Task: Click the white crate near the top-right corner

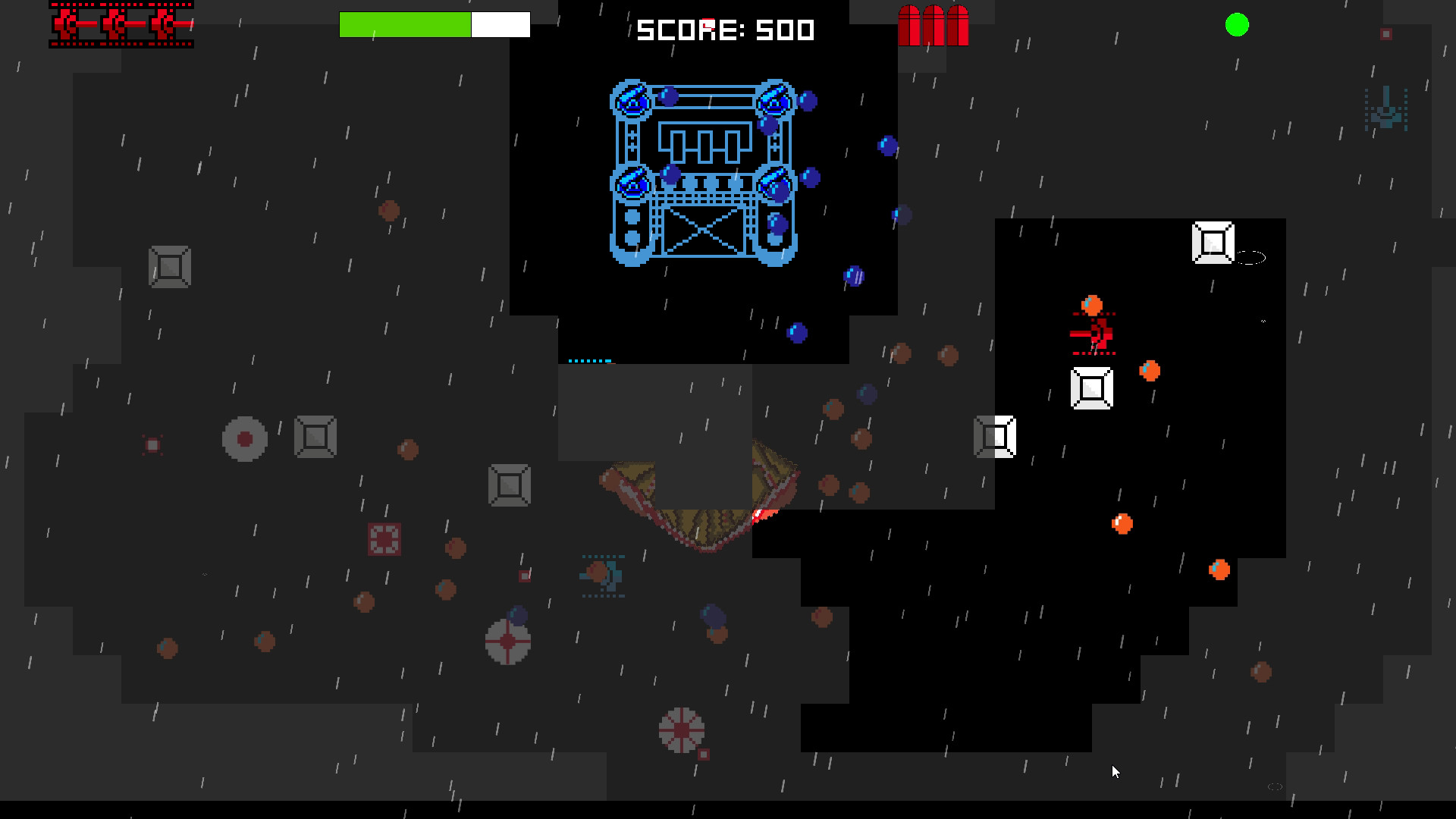Action: pyautogui.click(x=1213, y=241)
